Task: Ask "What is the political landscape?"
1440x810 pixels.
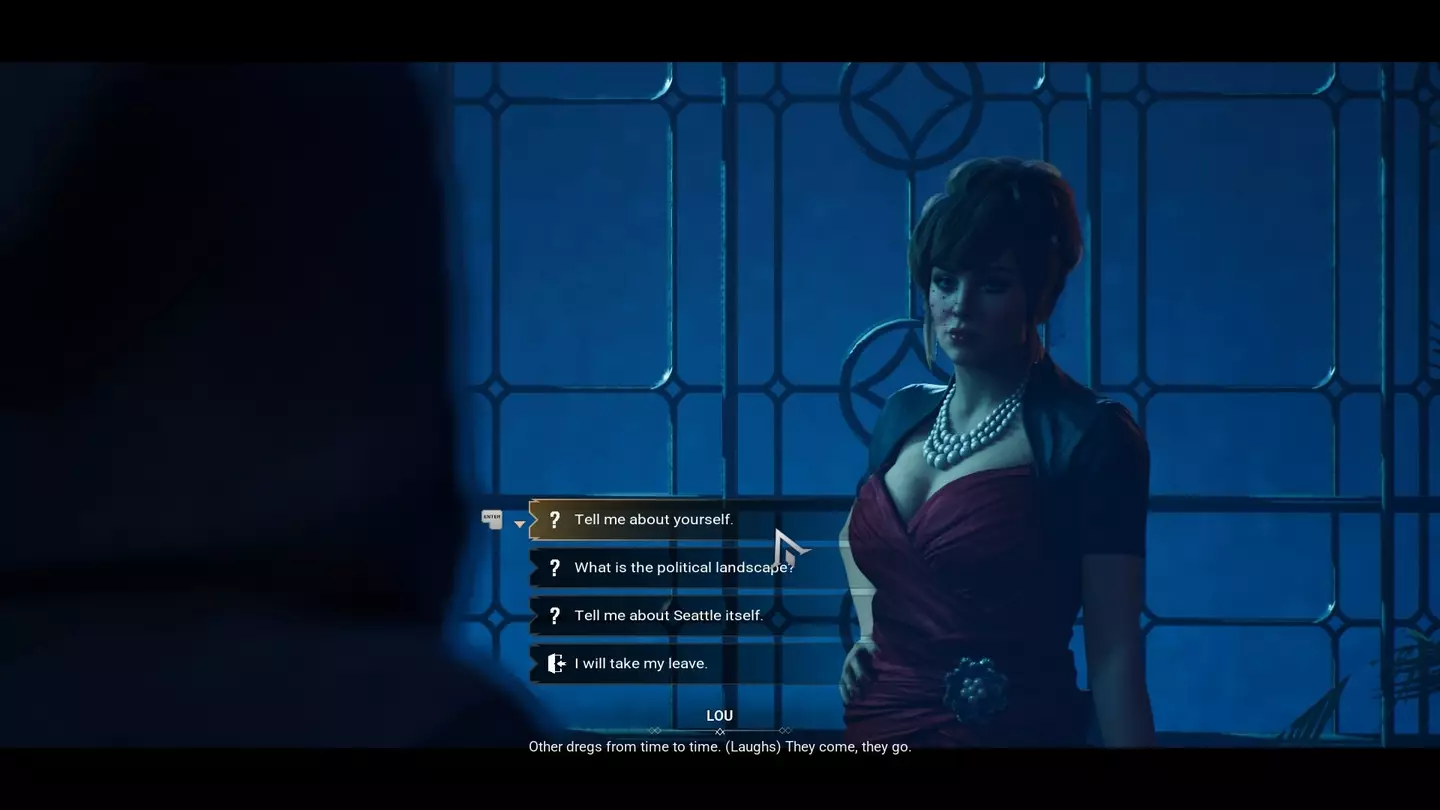Action: 683,568
